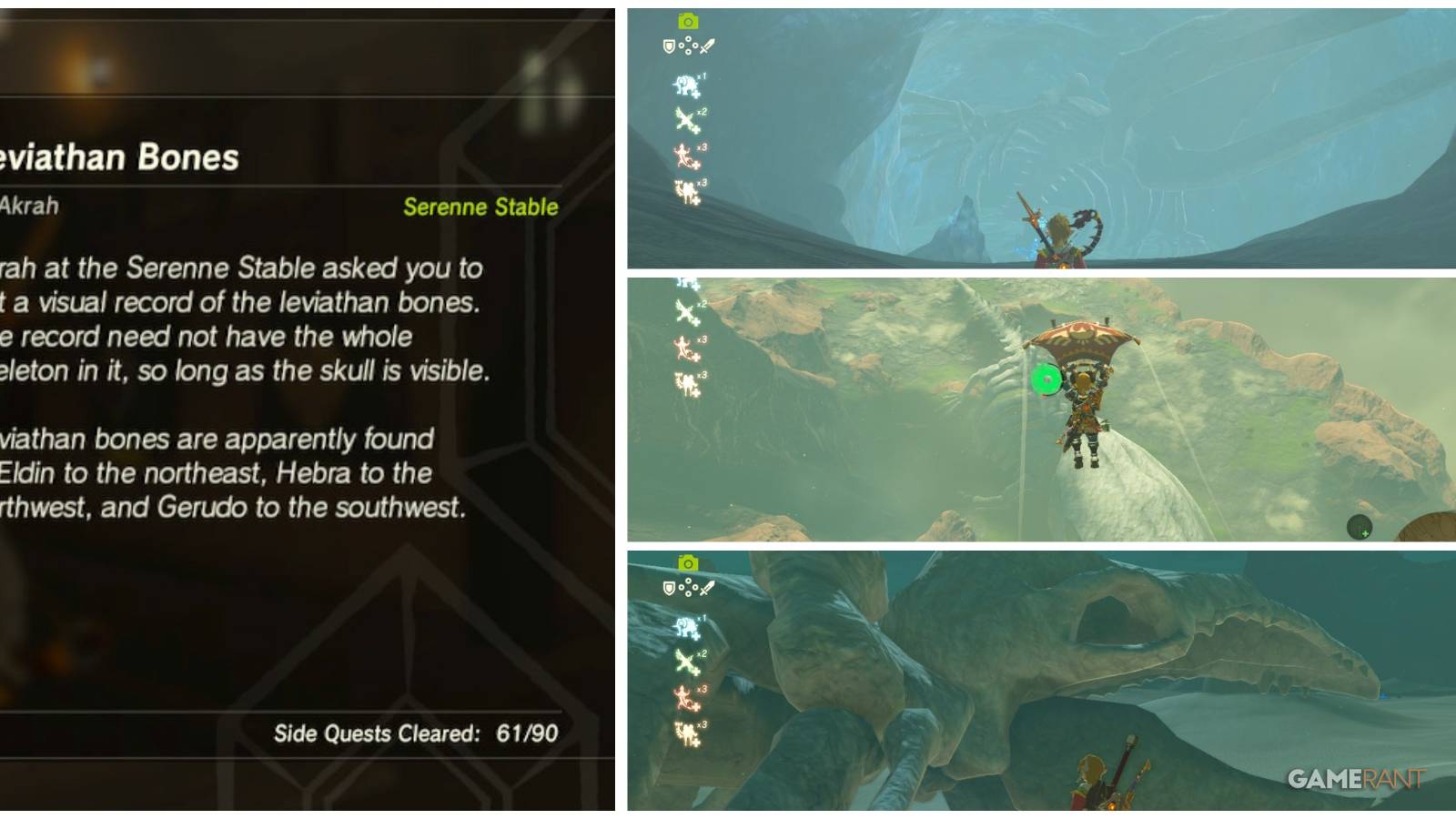
Task: Click the white sage ability icon marked x3
Action: [684, 189]
